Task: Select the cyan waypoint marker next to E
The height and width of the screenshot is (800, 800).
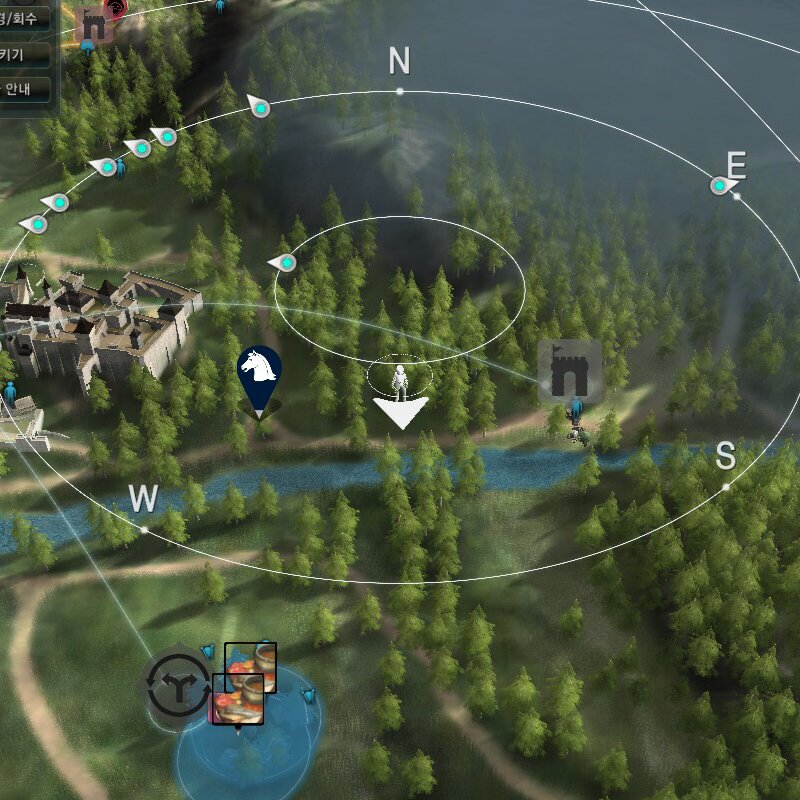Action: pyautogui.click(x=720, y=185)
